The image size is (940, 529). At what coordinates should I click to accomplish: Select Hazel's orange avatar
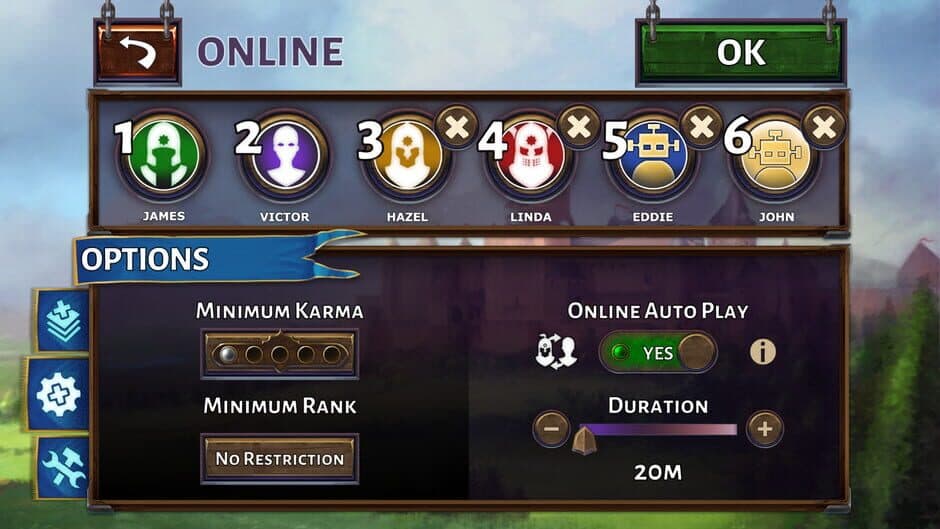[x=407, y=156]
